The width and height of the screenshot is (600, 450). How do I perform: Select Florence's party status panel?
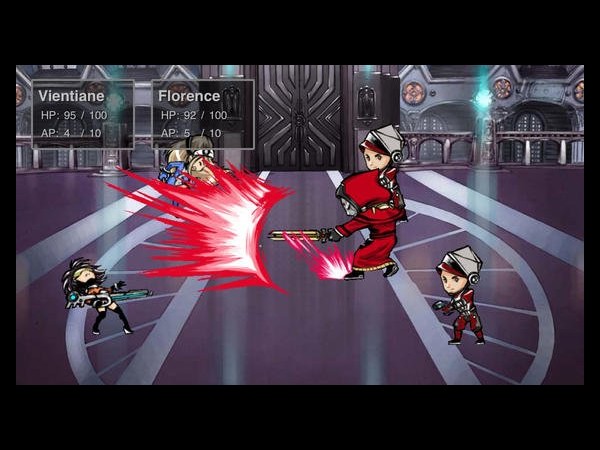click(203, 114)
